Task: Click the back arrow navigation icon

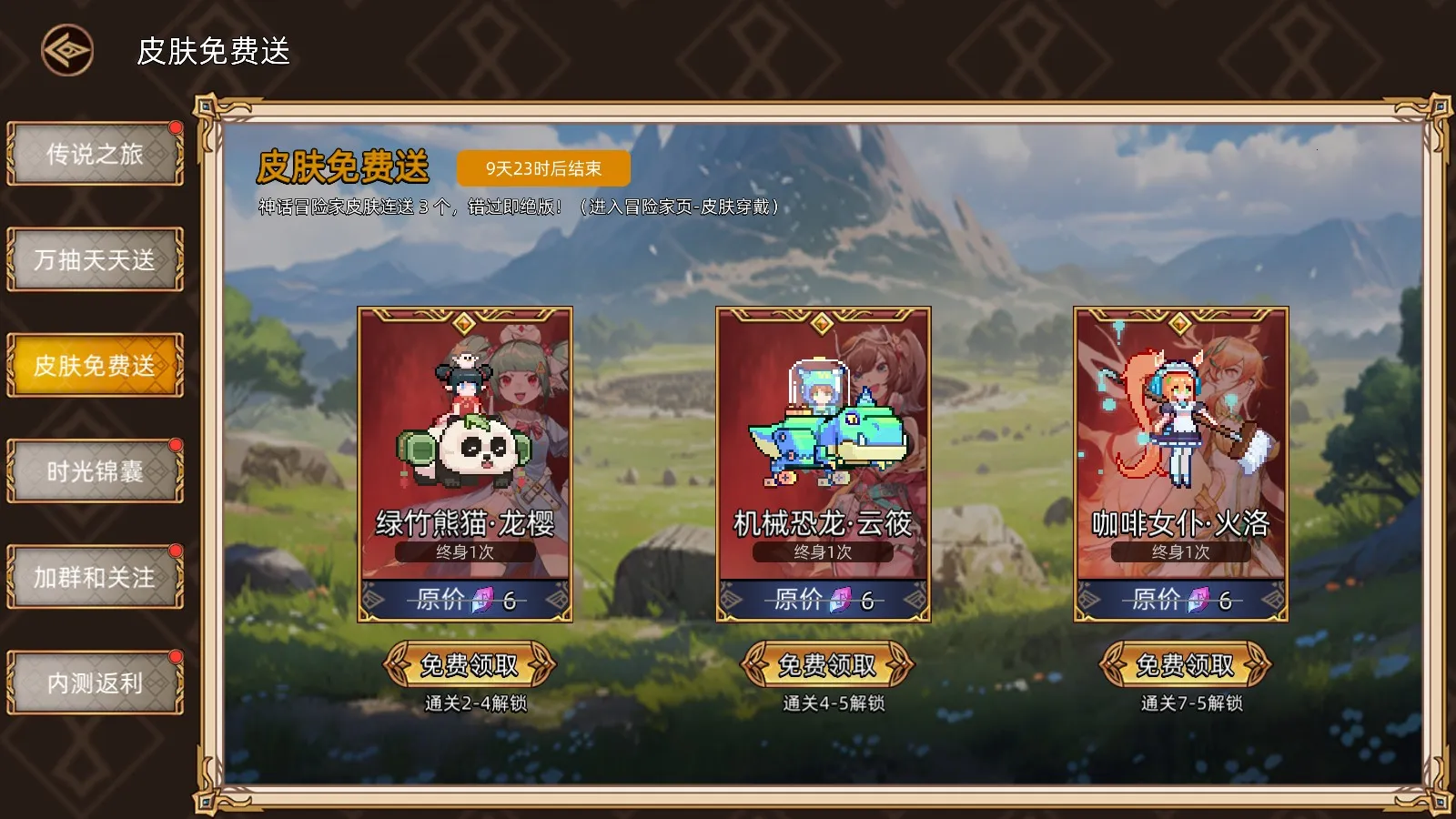Action: coord(66,47)
